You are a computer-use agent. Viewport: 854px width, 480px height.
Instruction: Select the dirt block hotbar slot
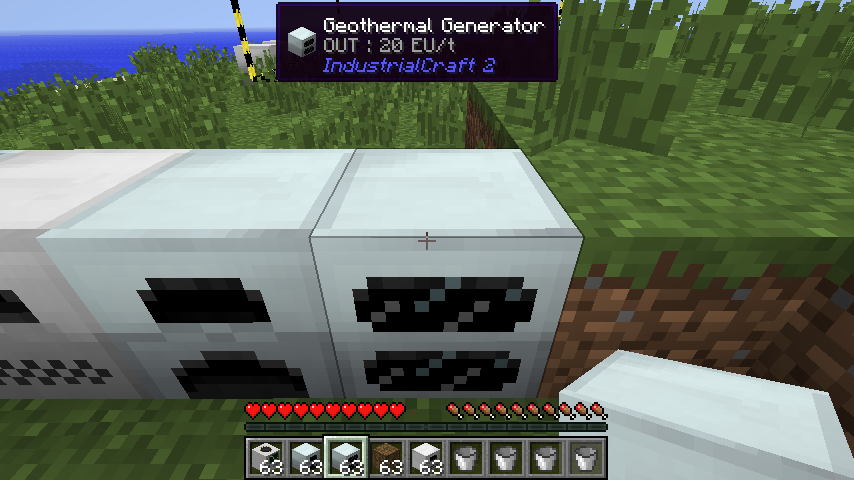(387, 458)
